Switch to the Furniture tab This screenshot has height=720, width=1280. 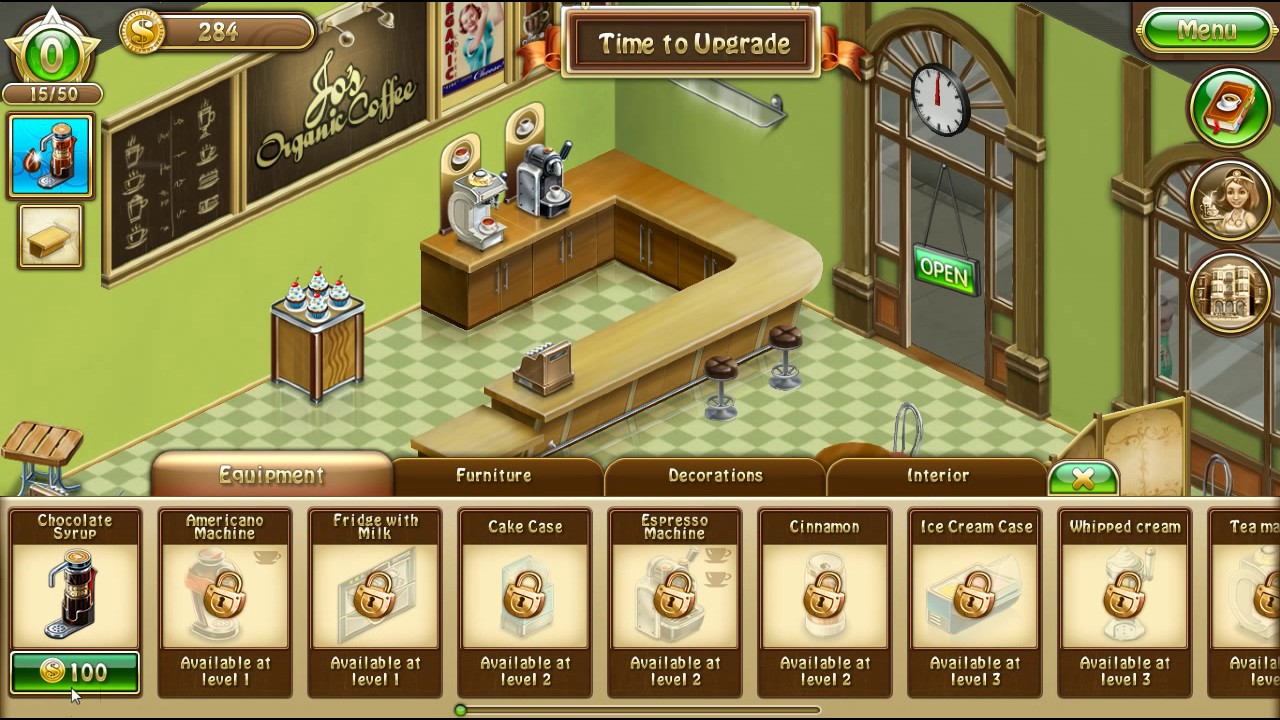tap(494, 476)
